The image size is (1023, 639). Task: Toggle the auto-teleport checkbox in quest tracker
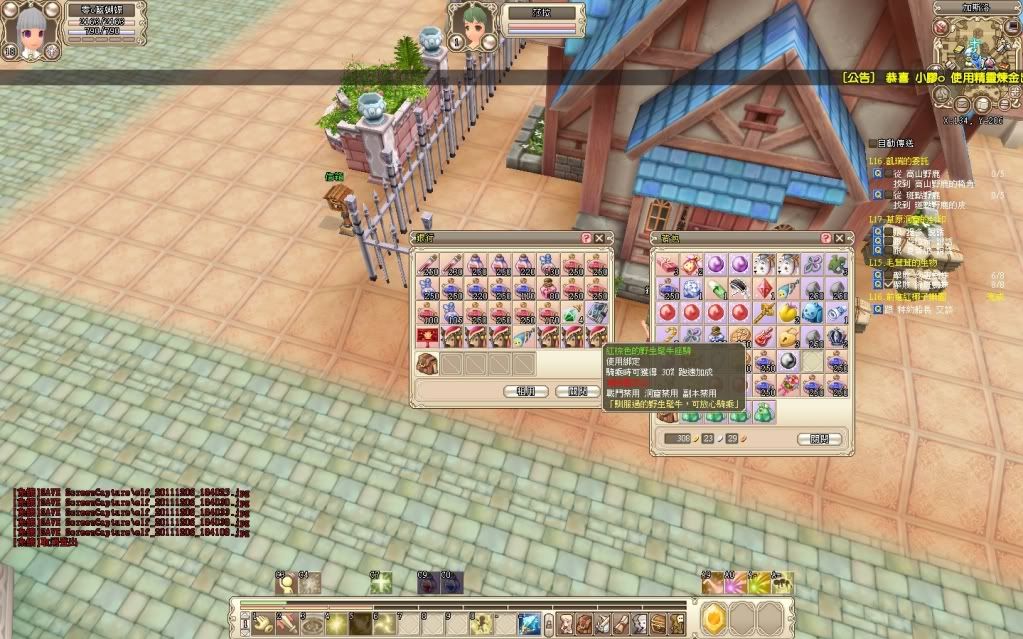(x=872, y=144)
